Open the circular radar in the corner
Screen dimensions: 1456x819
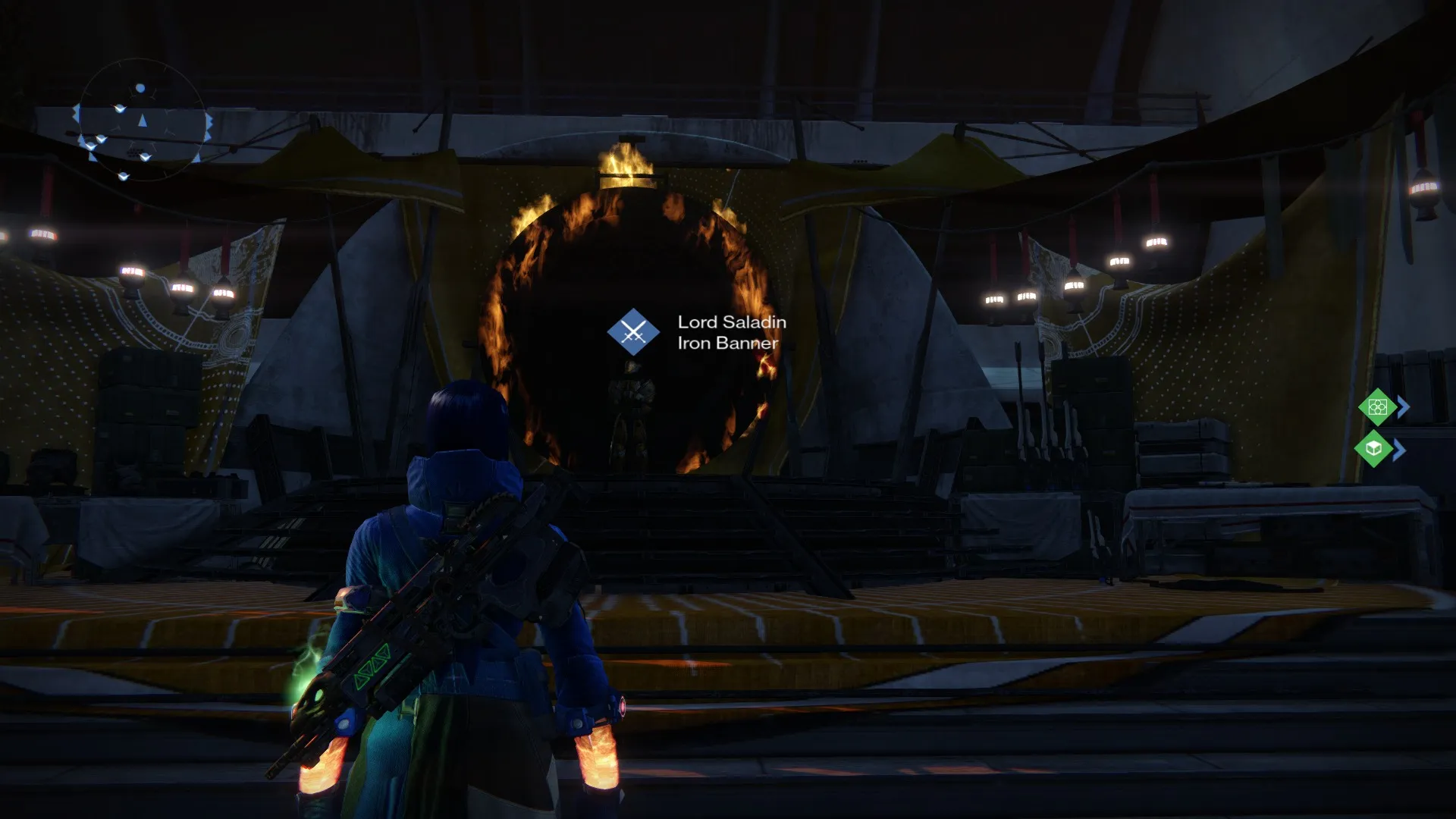[142, 121]
